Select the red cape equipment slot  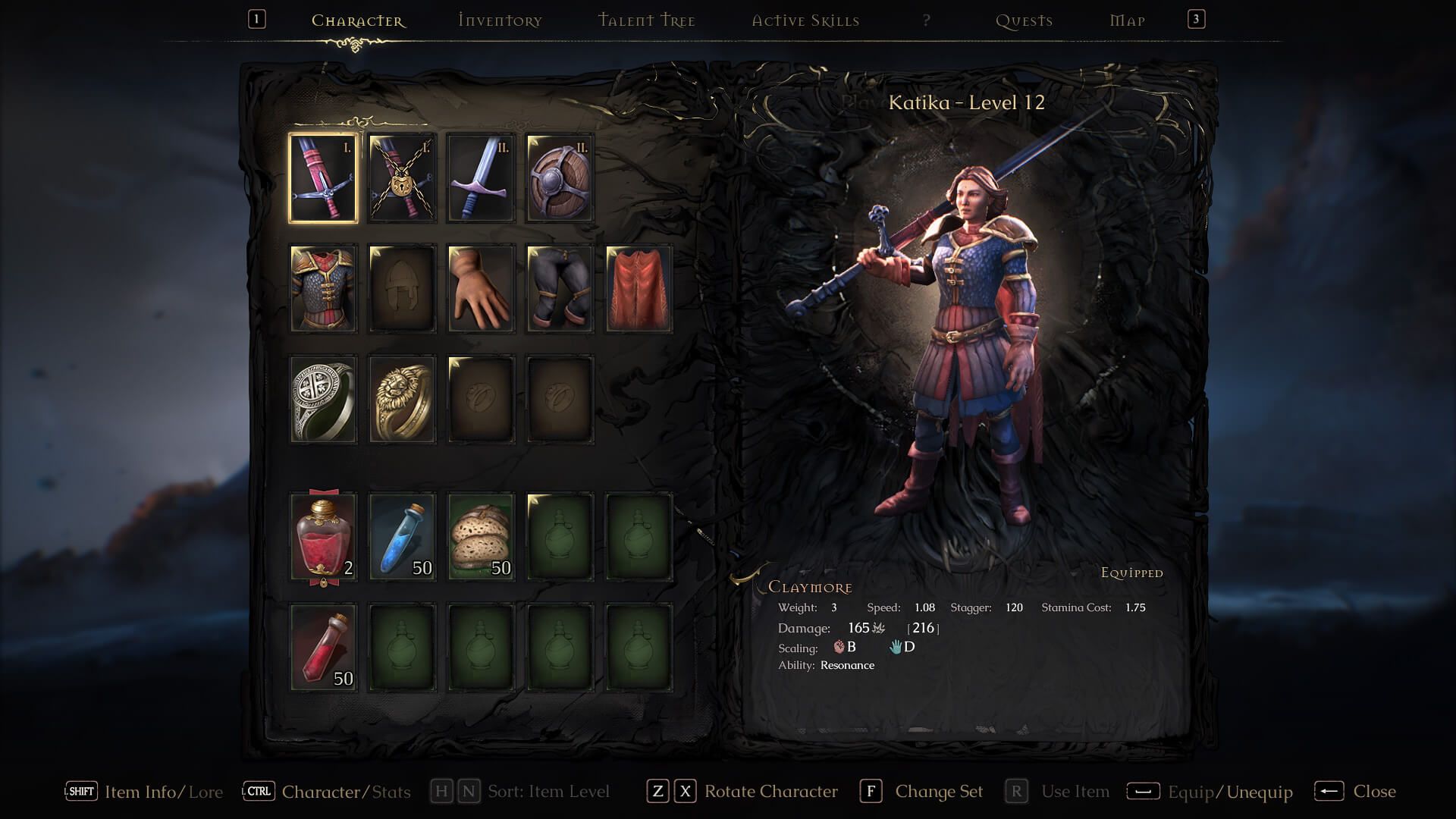tap(639, 288)
